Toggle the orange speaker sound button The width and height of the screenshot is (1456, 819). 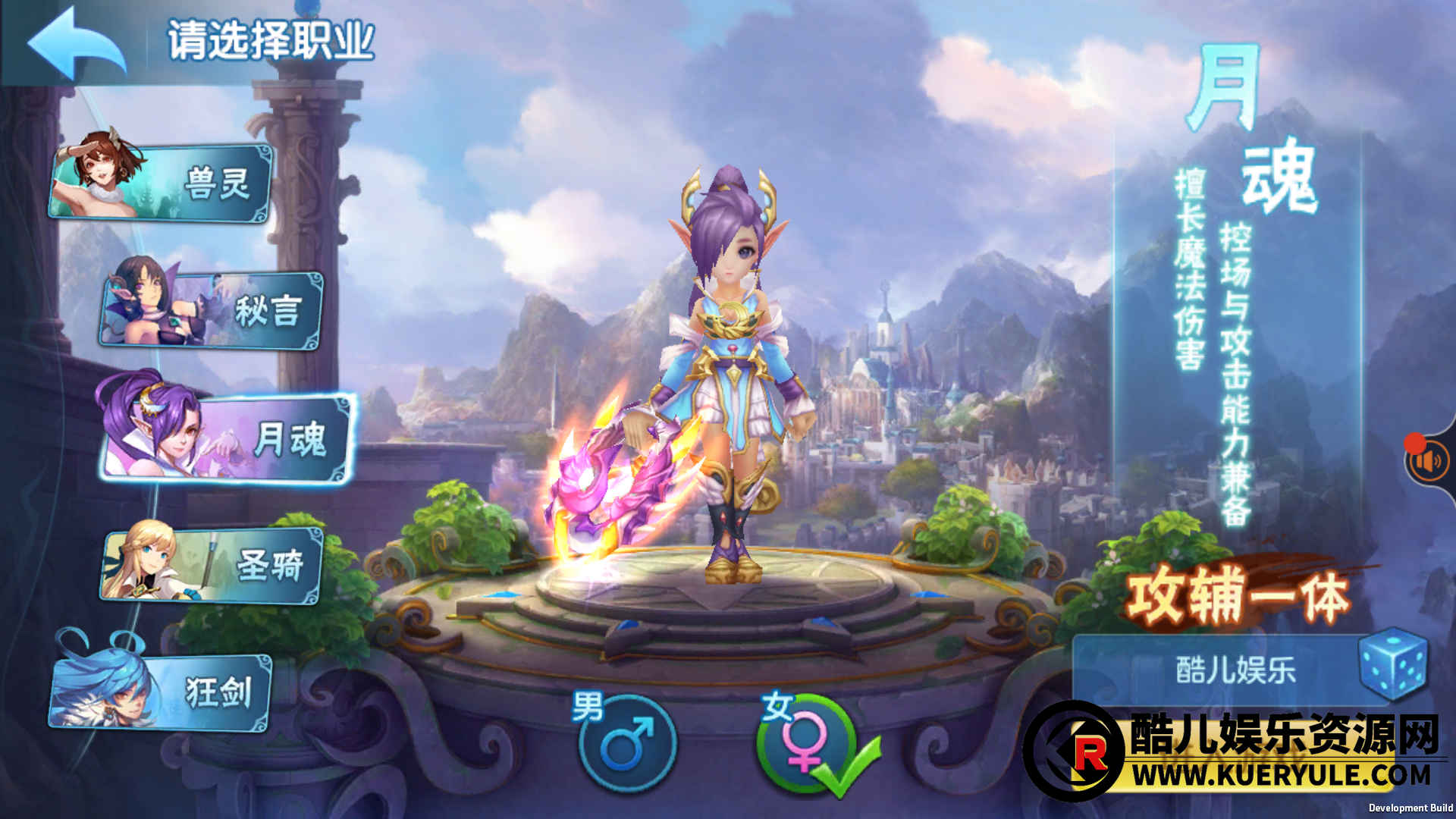[1429, 461]
